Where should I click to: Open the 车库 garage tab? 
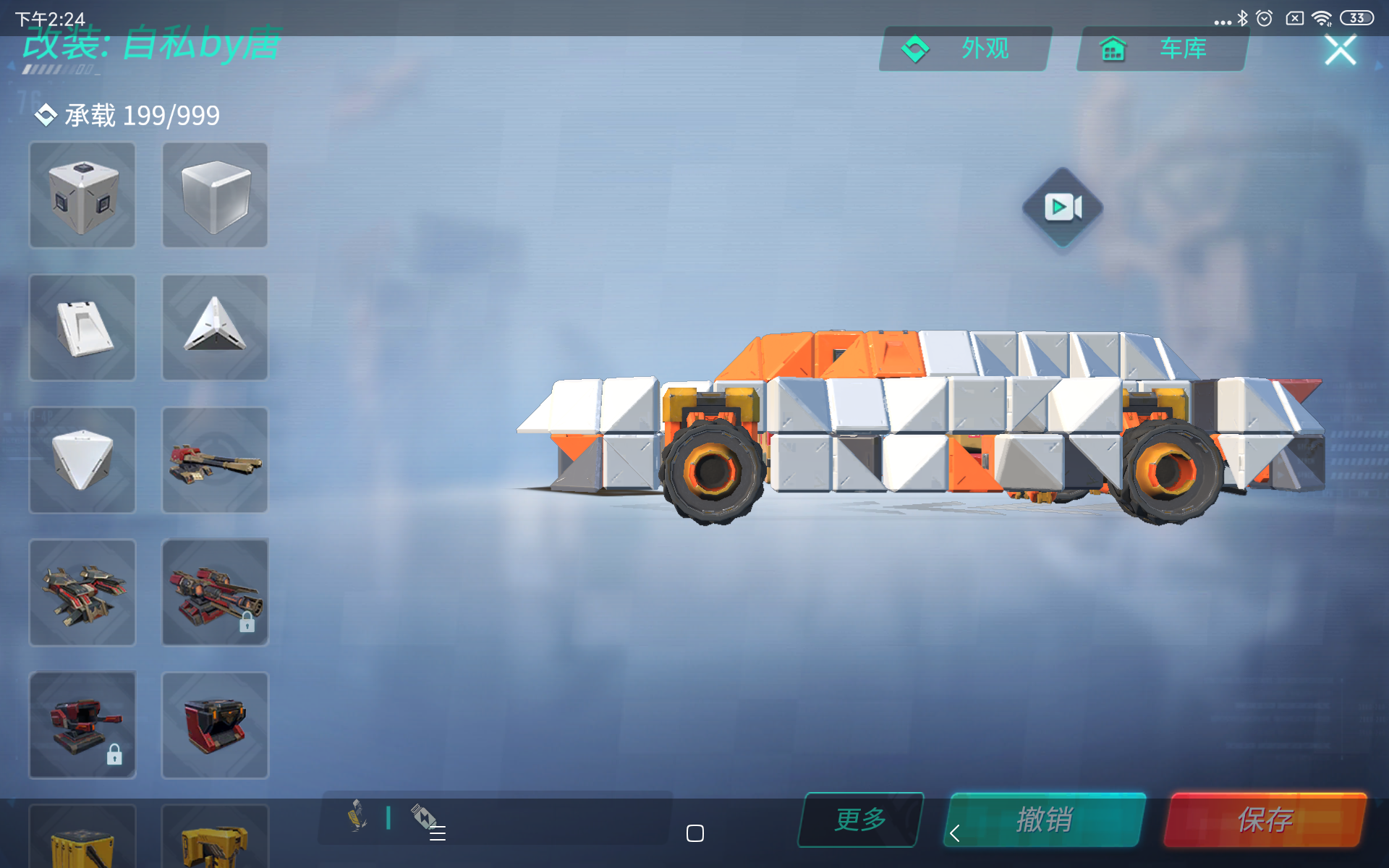click(x=1160, y=49)
